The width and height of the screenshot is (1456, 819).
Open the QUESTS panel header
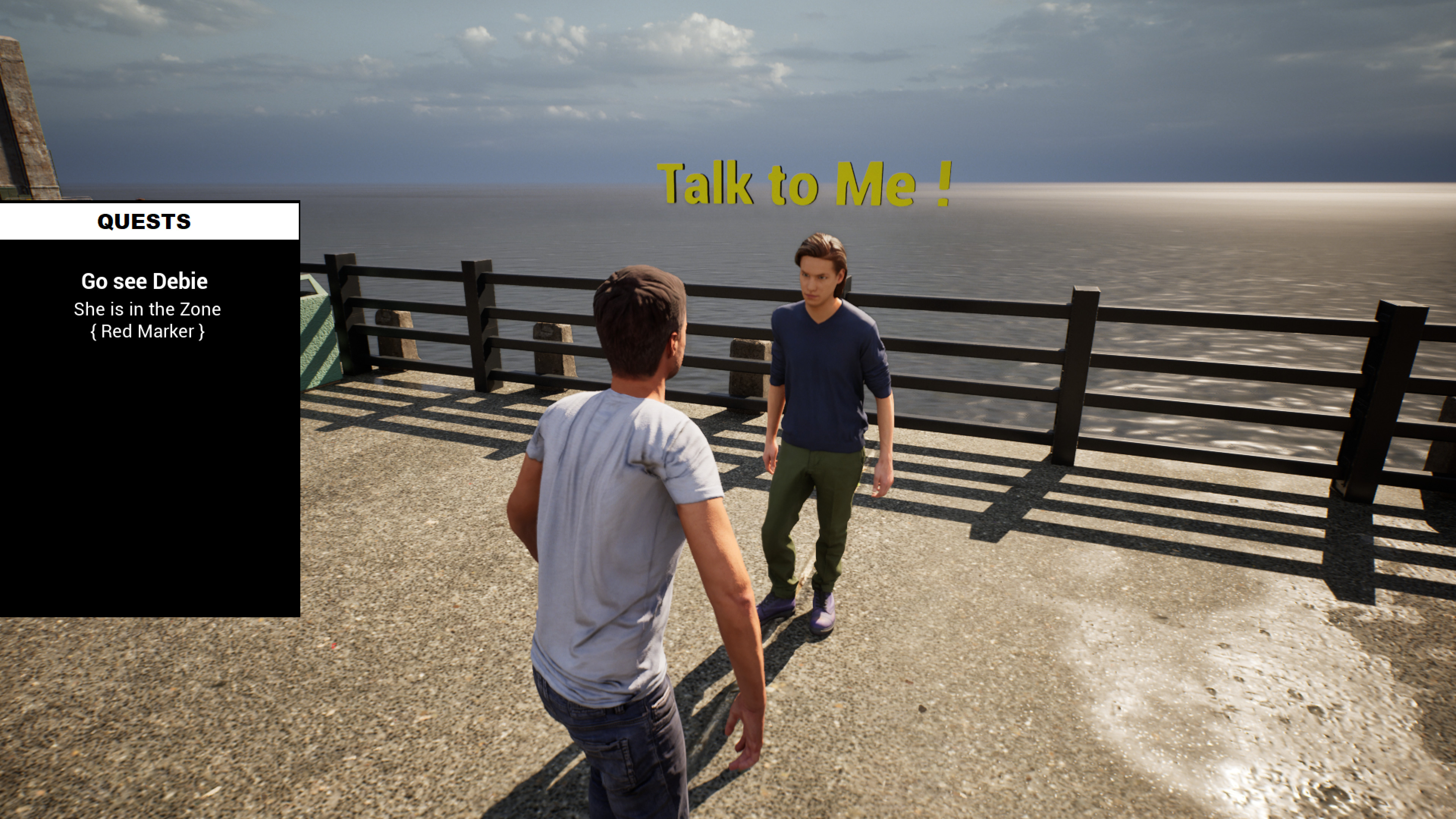(144, 221)
